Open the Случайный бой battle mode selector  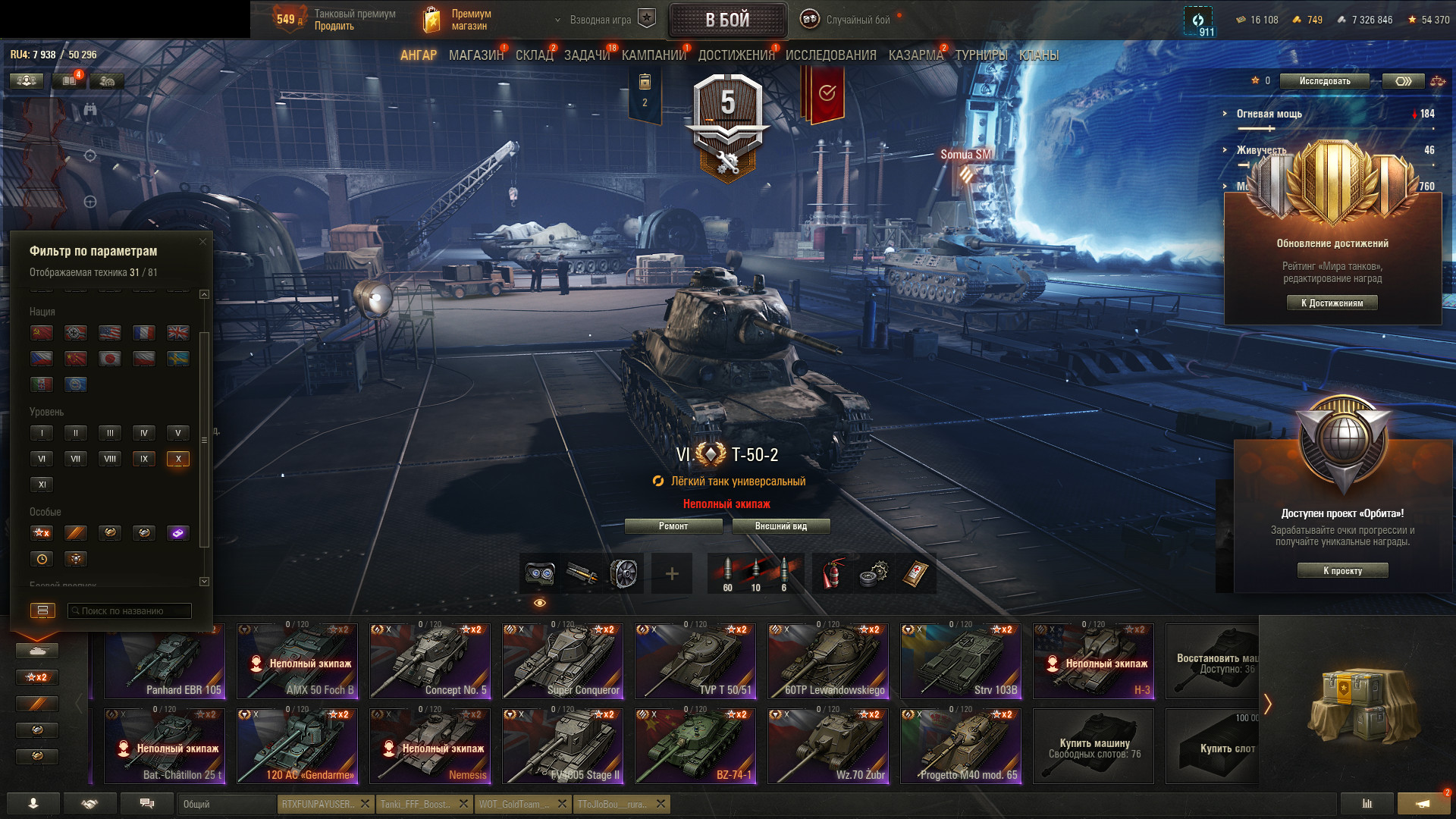(857, 20)
